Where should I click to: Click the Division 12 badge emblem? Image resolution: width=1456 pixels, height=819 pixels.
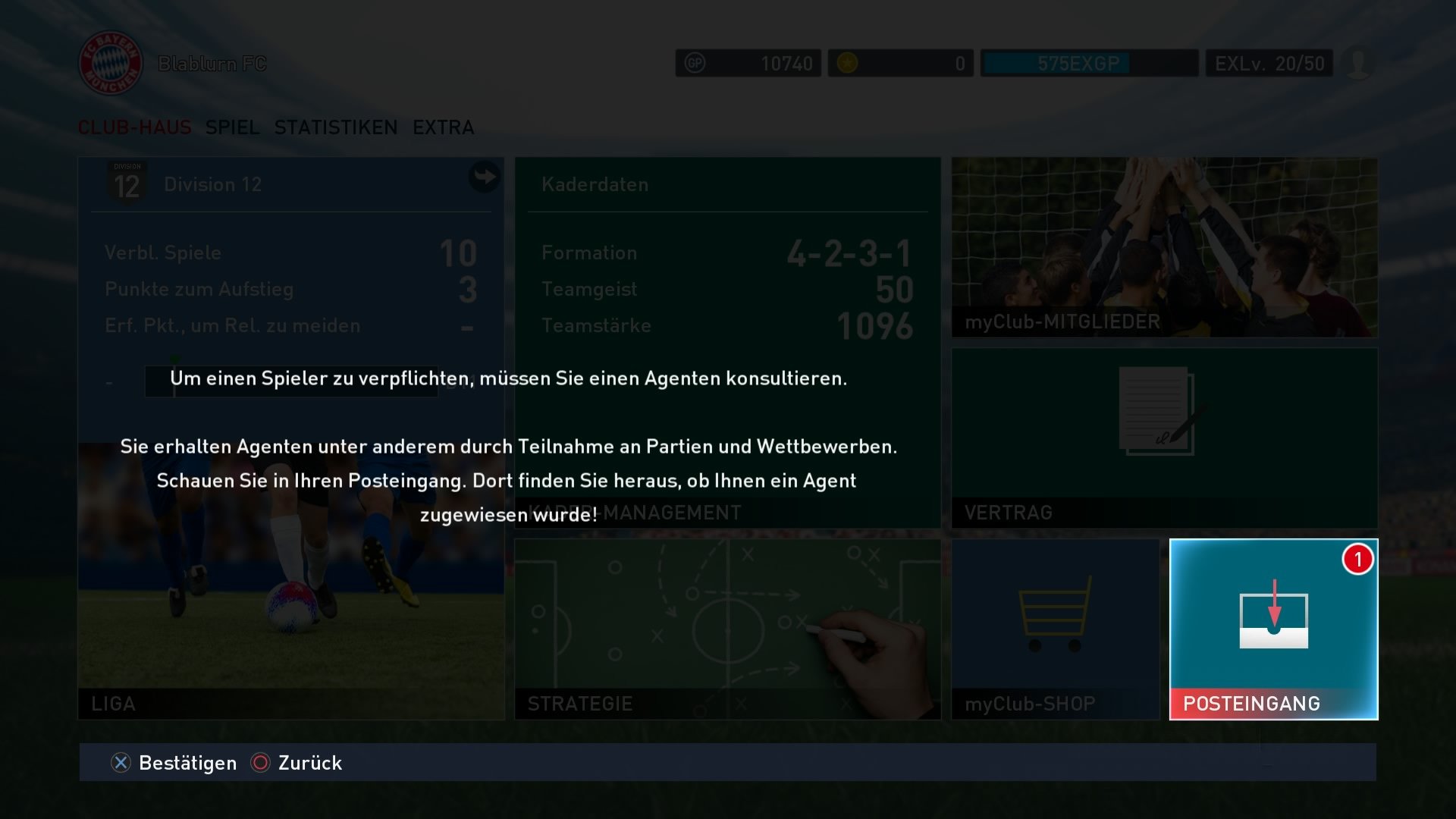[127, 184]
